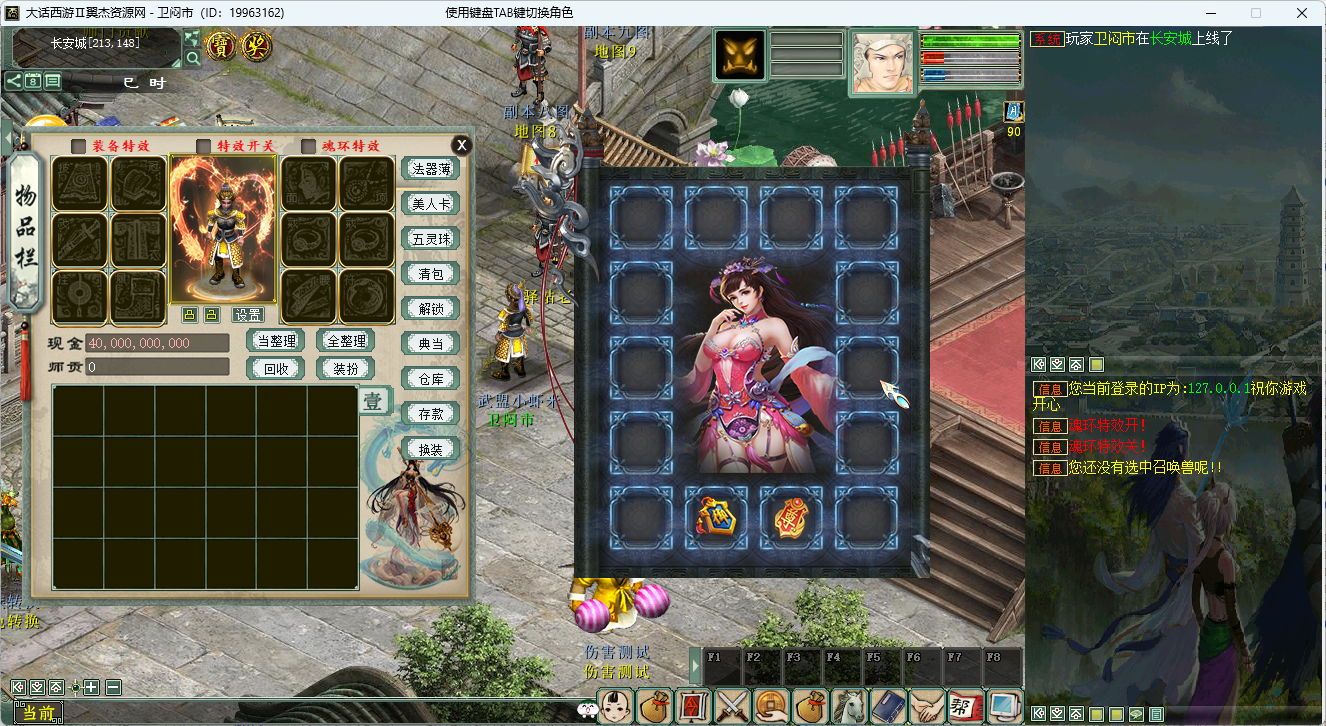Close the inventory panel with X
1326x726 pixels.
click(460, 144)
